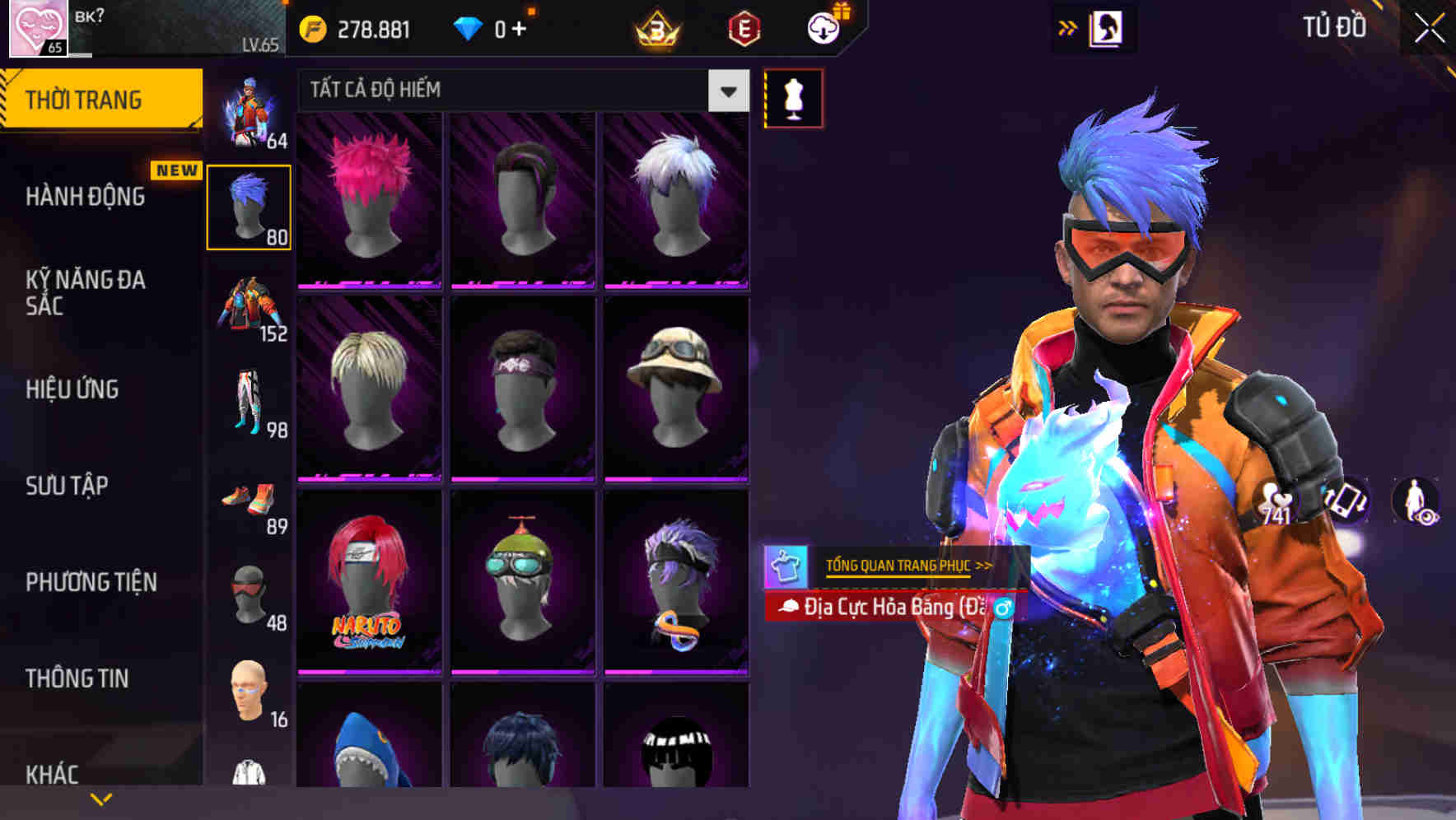The image size is (1456, 820).
Task: Open the Booyah Pass crown icon
Action: [x=655, y=27]
